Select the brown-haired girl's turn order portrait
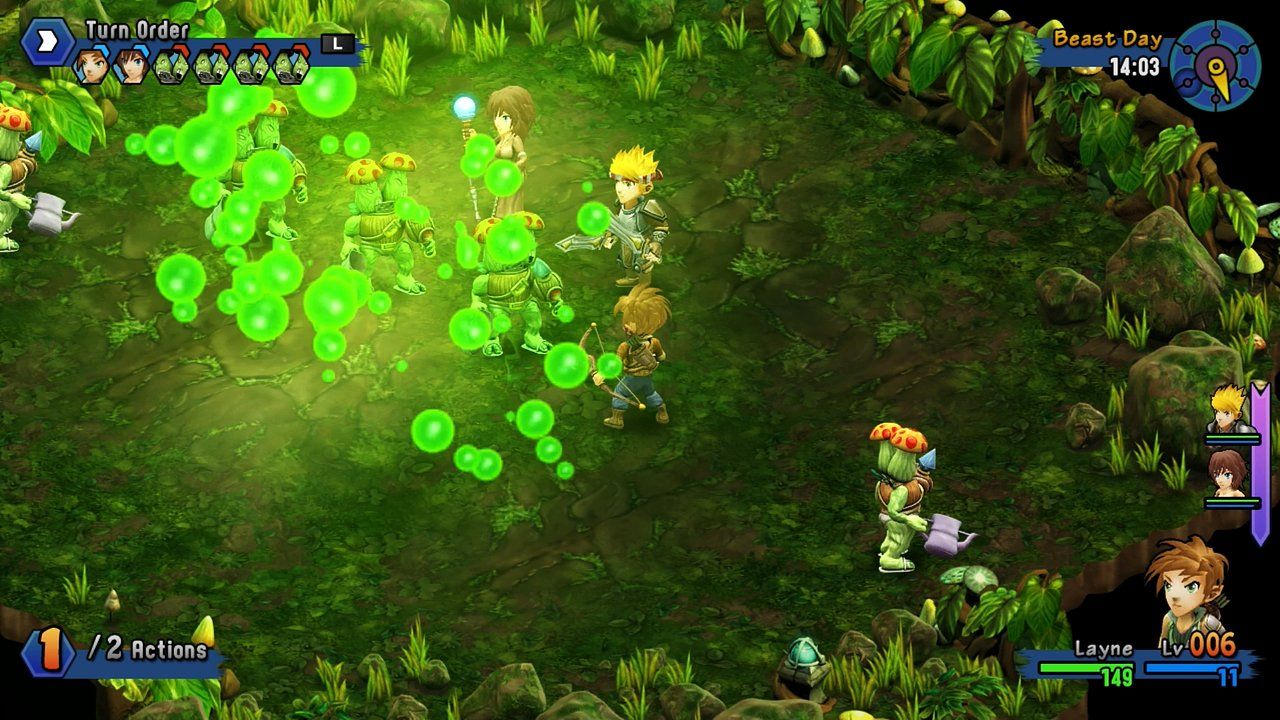 tap(131, 66)
